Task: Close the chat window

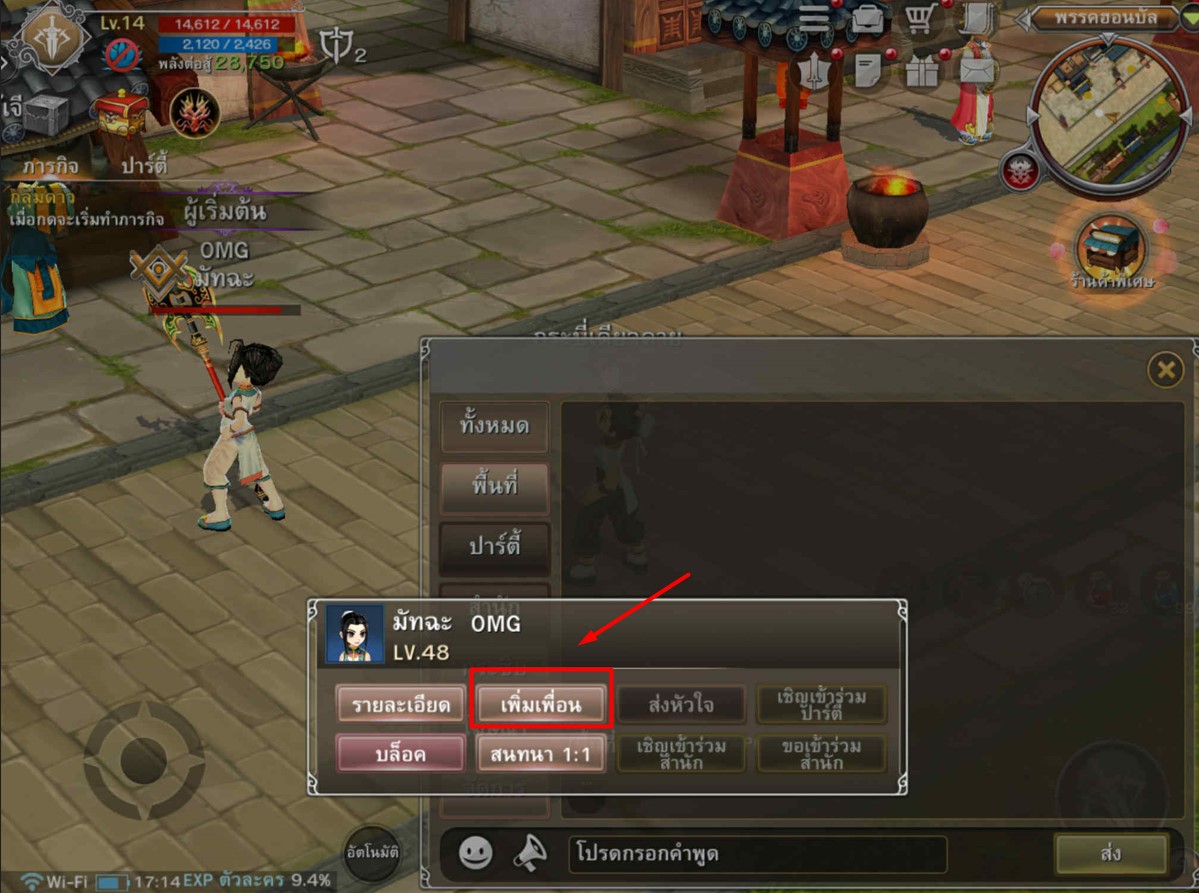Action: [1165, 371]
